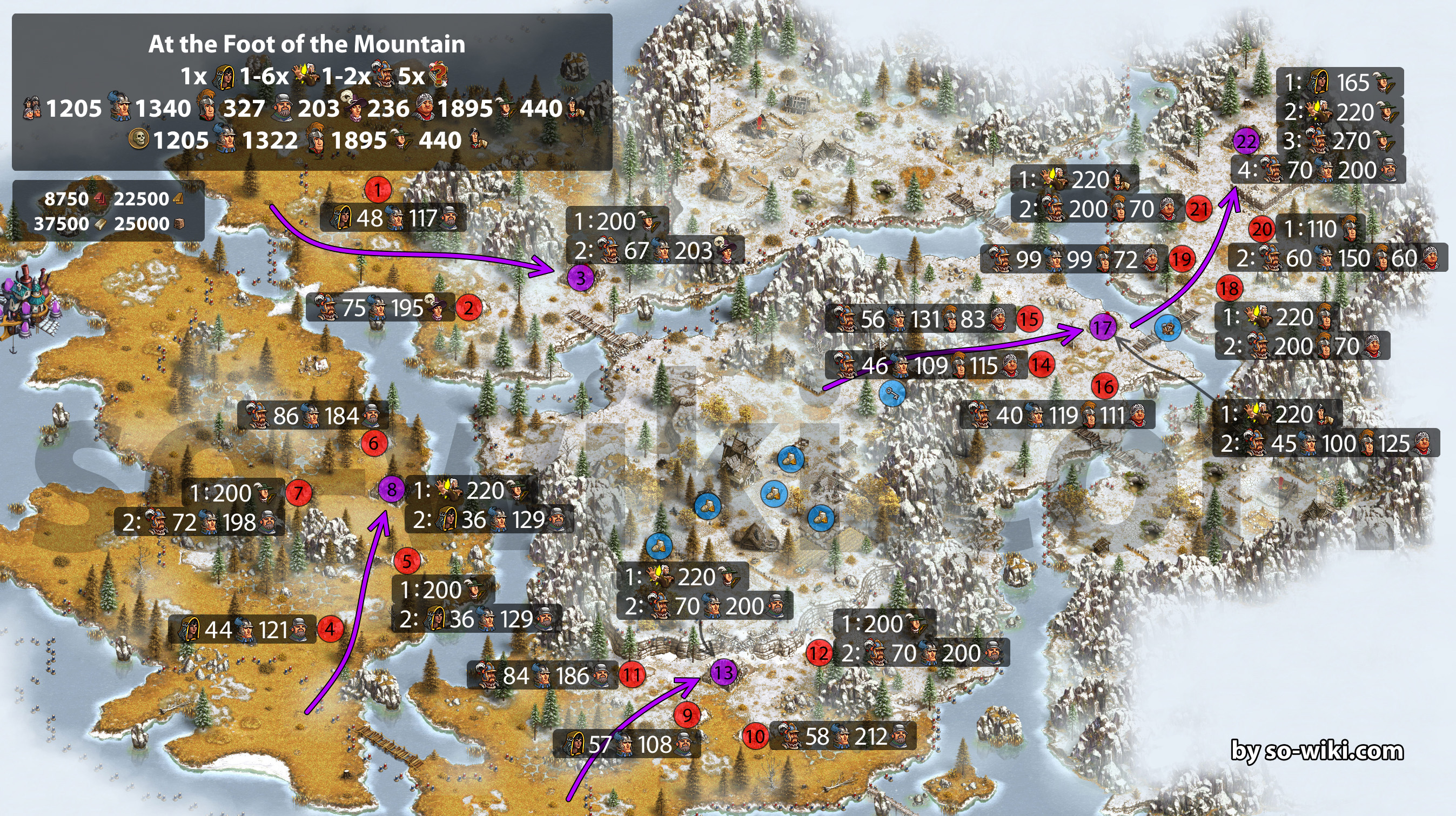Choose the red camp marker 4
1456x816 pixels.
330,629
